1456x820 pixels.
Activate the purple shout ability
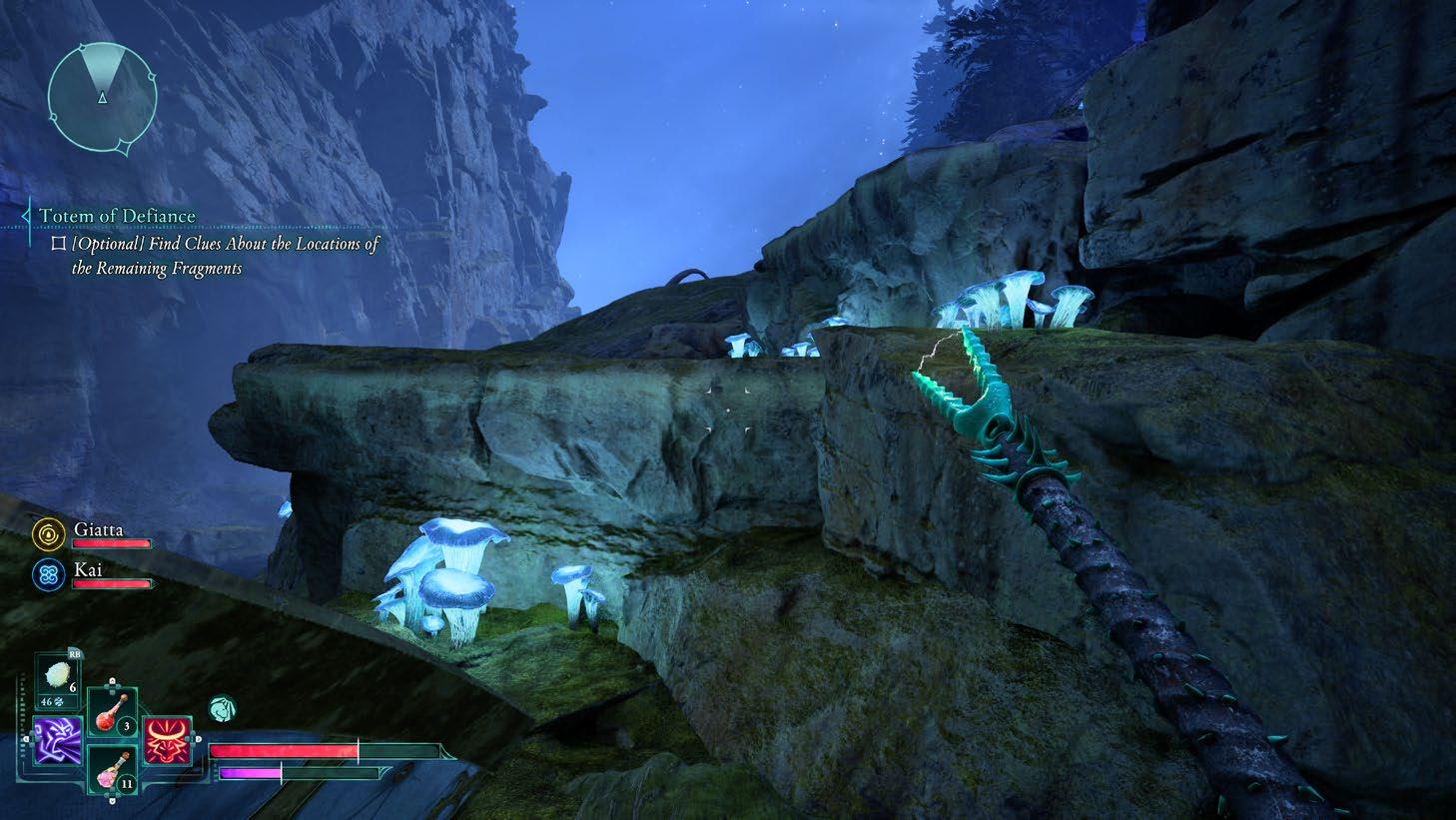(x=56, y=741)
